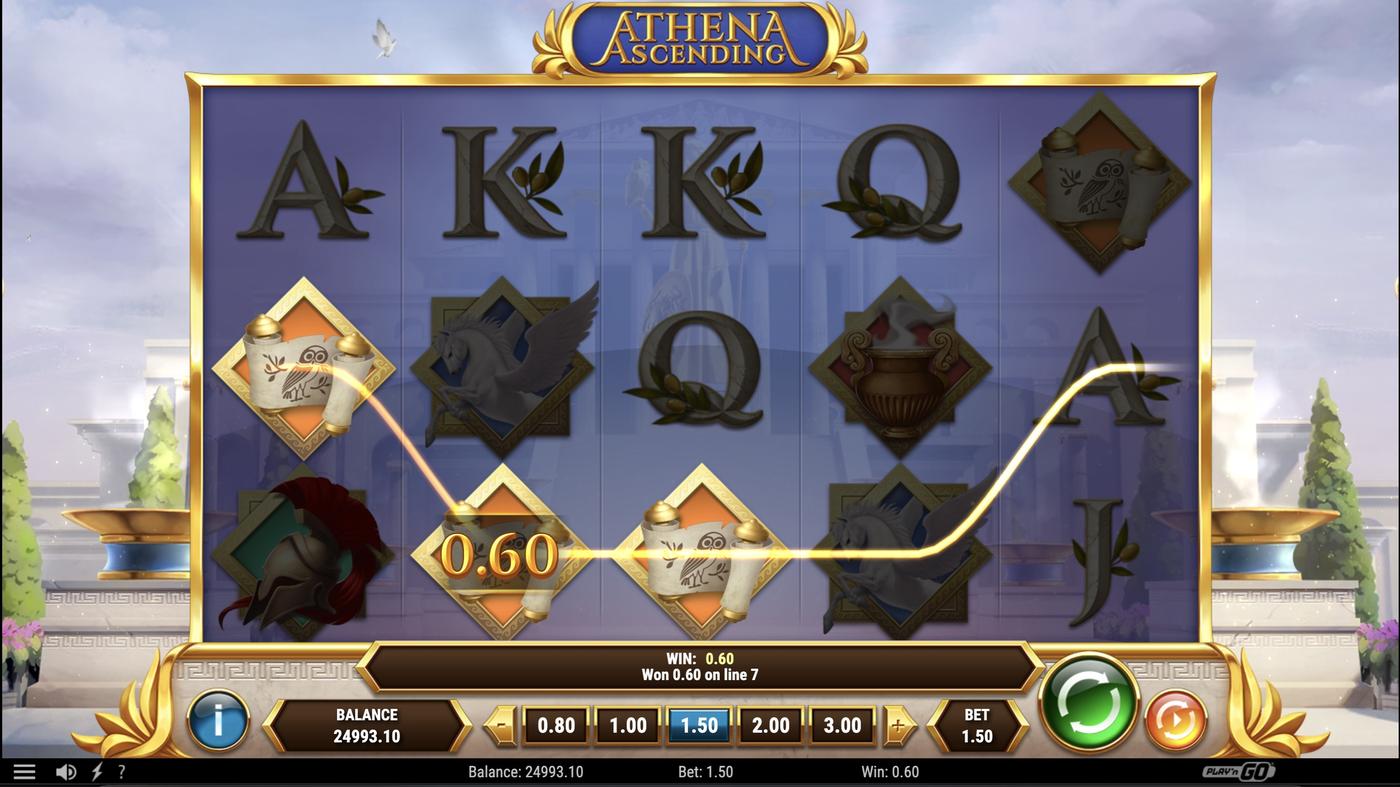This screenshot has height=787, width=1400.
Task: Open the game info screen via the i icon
Action: point(219,723)
